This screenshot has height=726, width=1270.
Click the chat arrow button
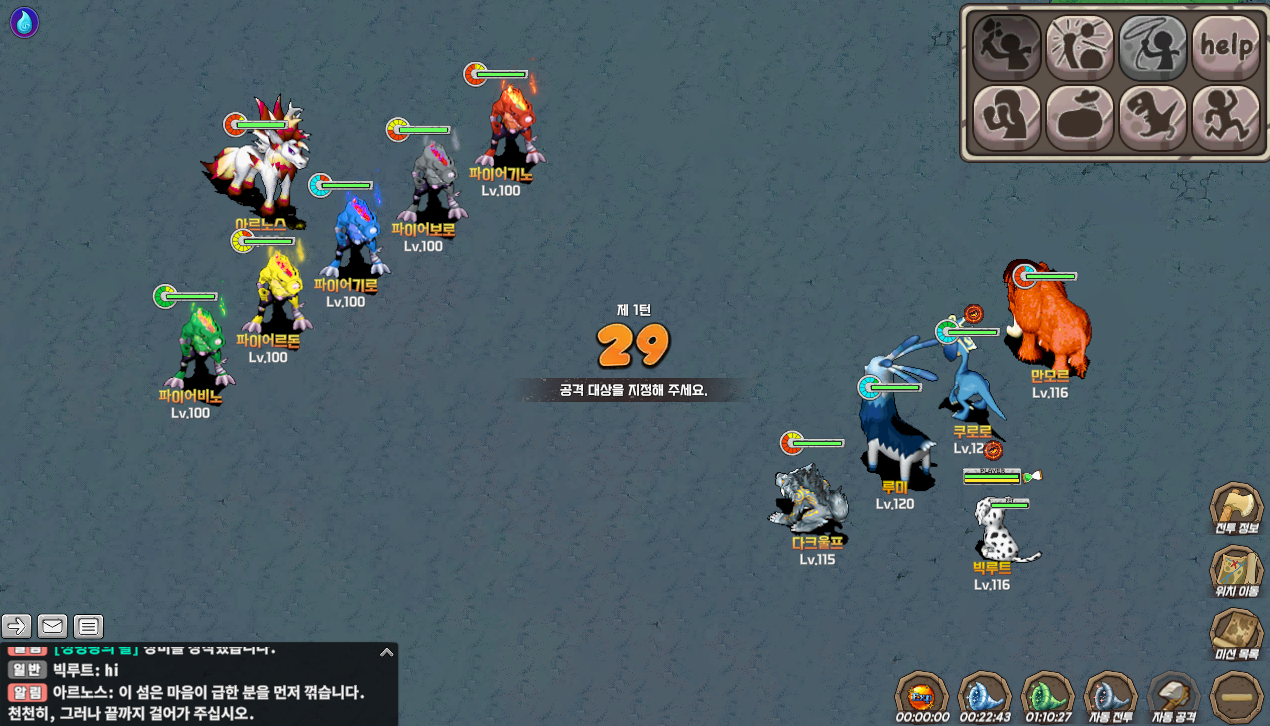(x=17, y=627)
